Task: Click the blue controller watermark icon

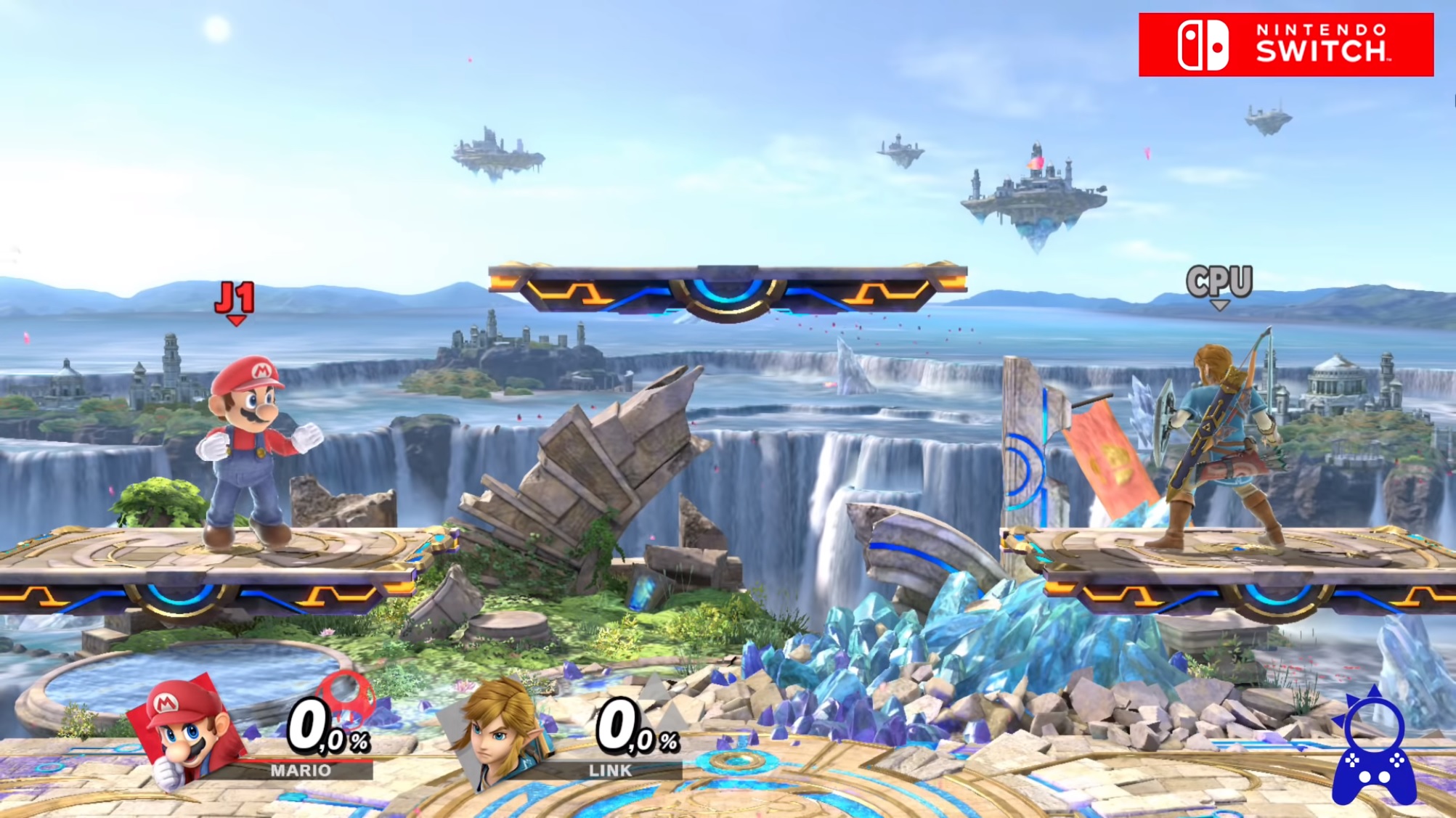Action: [x=1374, y=748]
